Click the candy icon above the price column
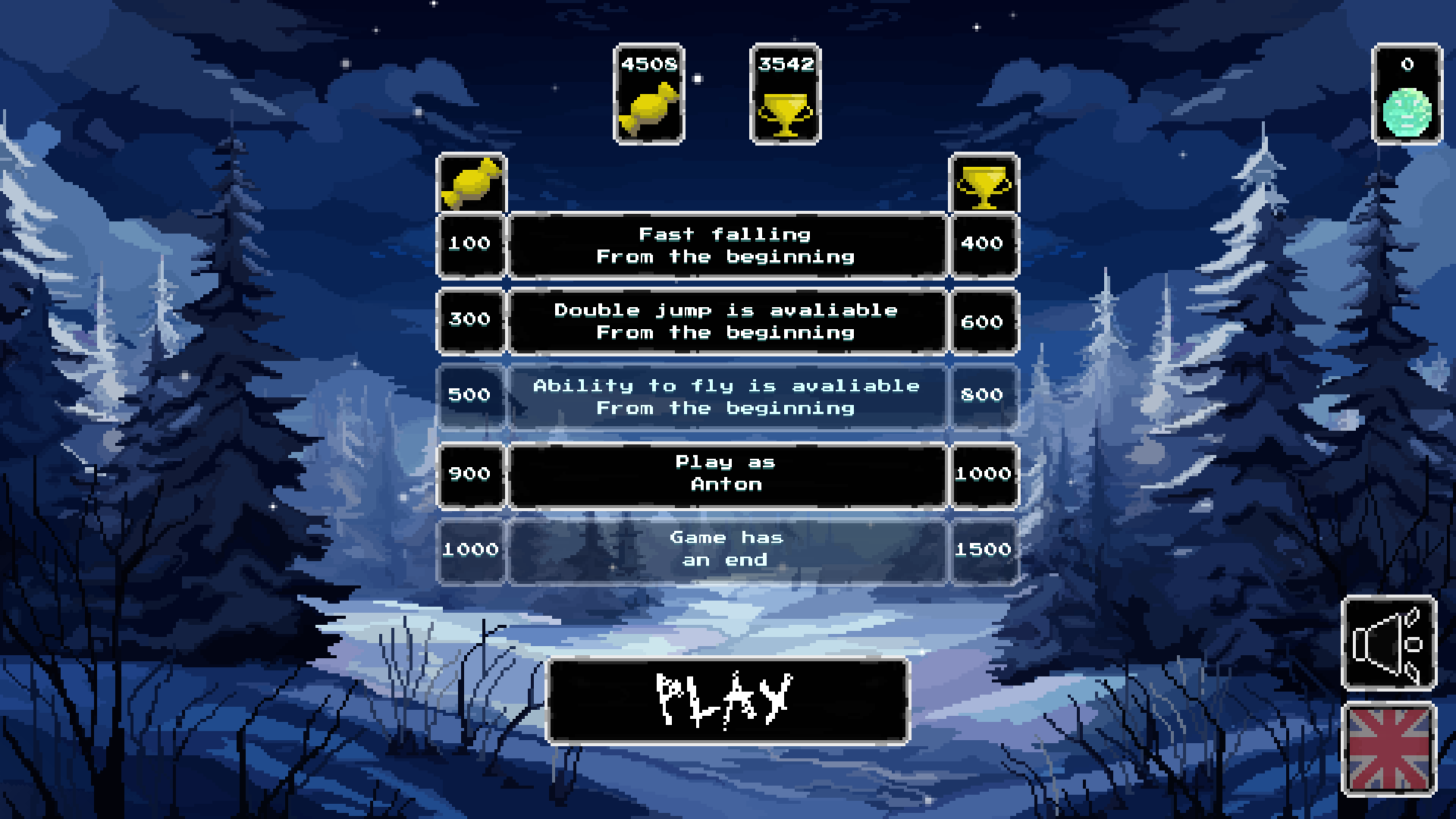Image resolution: width=1456 pixels, height=819 pixels. (x=472, y=182)
